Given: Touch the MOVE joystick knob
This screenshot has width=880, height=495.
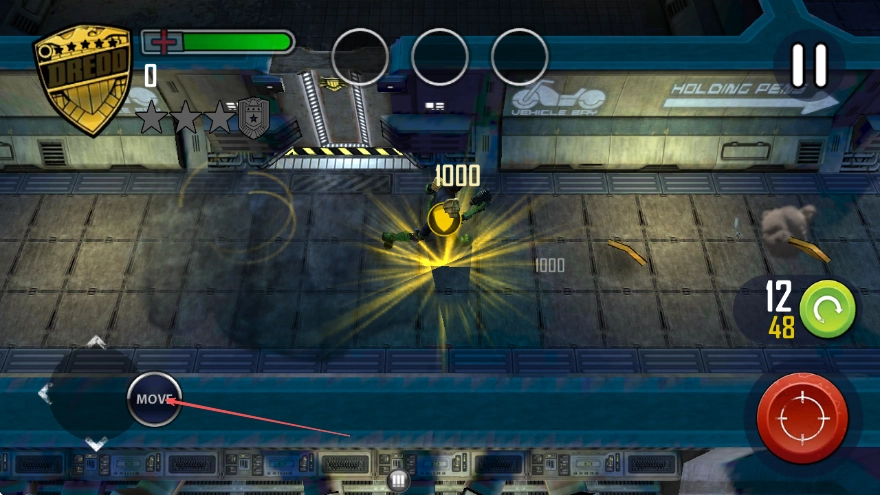Looking at the screenshot, I should pyautogui.click(x=154, y=399).
